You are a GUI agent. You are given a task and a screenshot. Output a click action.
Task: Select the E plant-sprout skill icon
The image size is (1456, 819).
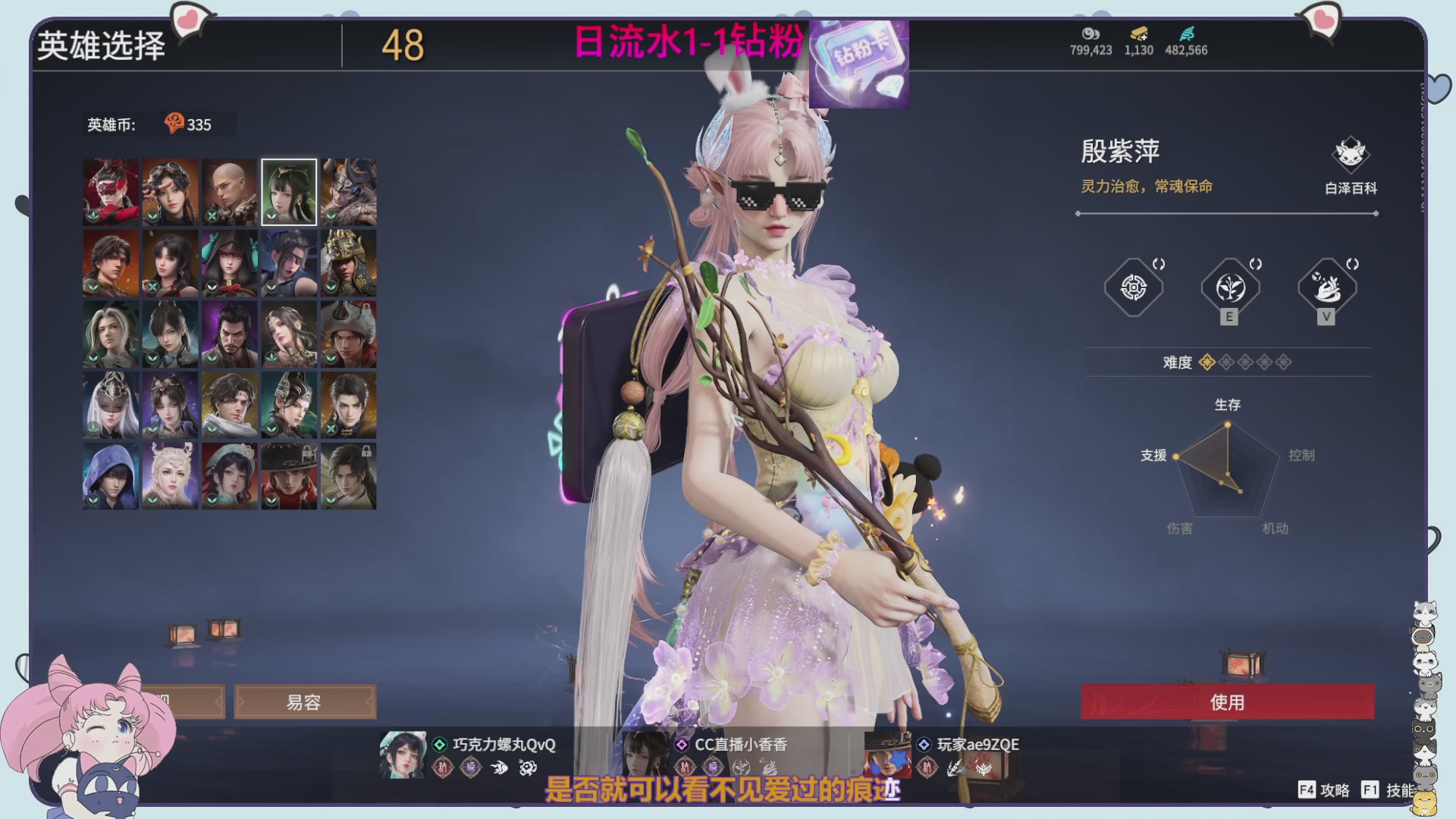1230,290
